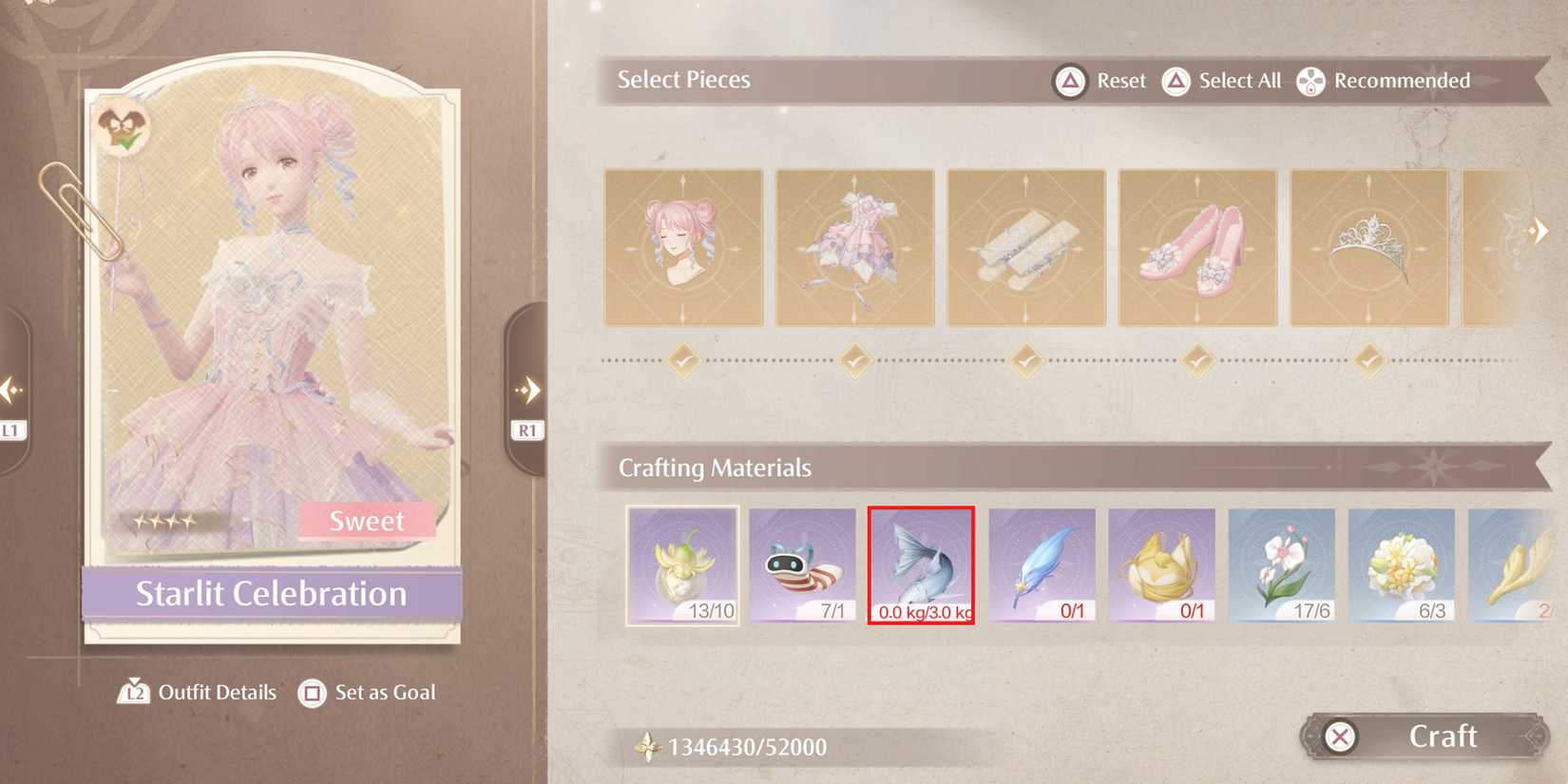Click the Craft button
This screenshot has height=784, width=1568.
[x=1444, y=736]
